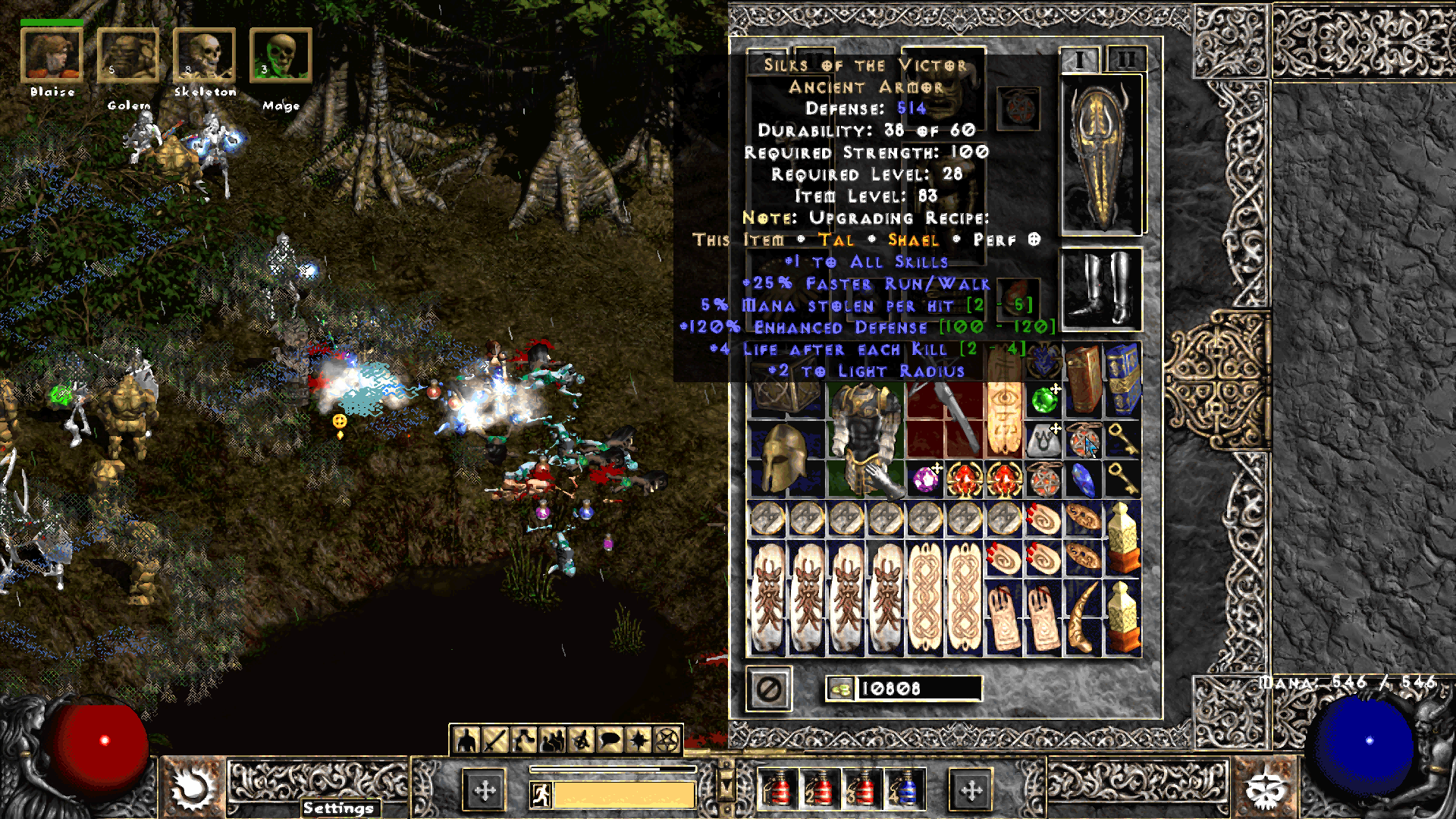Image resolution: width=1456 pixels, height=819 pixels.
Task: Open the speech bubble message log icon
Action: 610,740
